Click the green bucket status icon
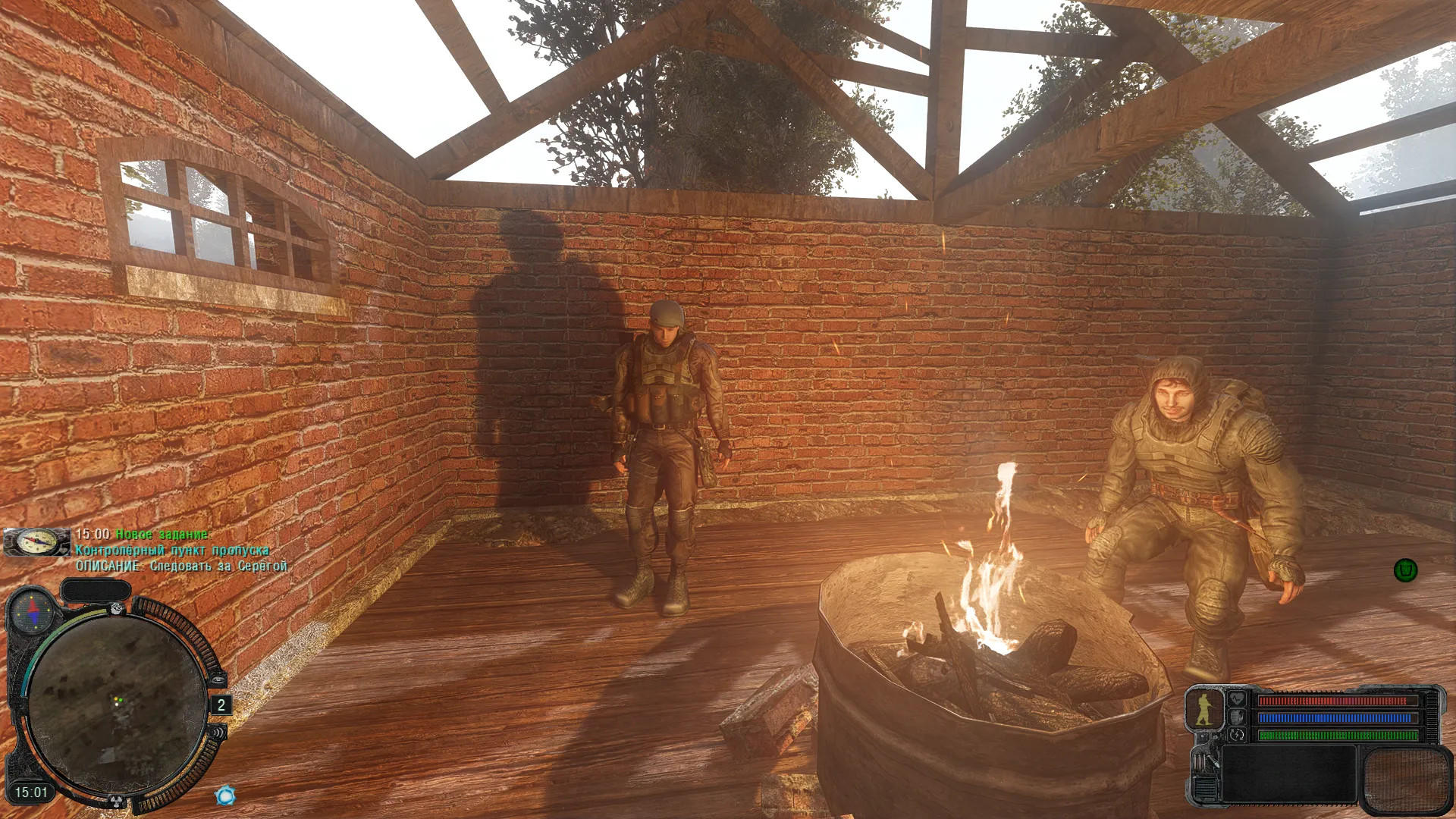Viewport: 1456px width, 819px height. pyautogui.click(x=1405, y=570)
